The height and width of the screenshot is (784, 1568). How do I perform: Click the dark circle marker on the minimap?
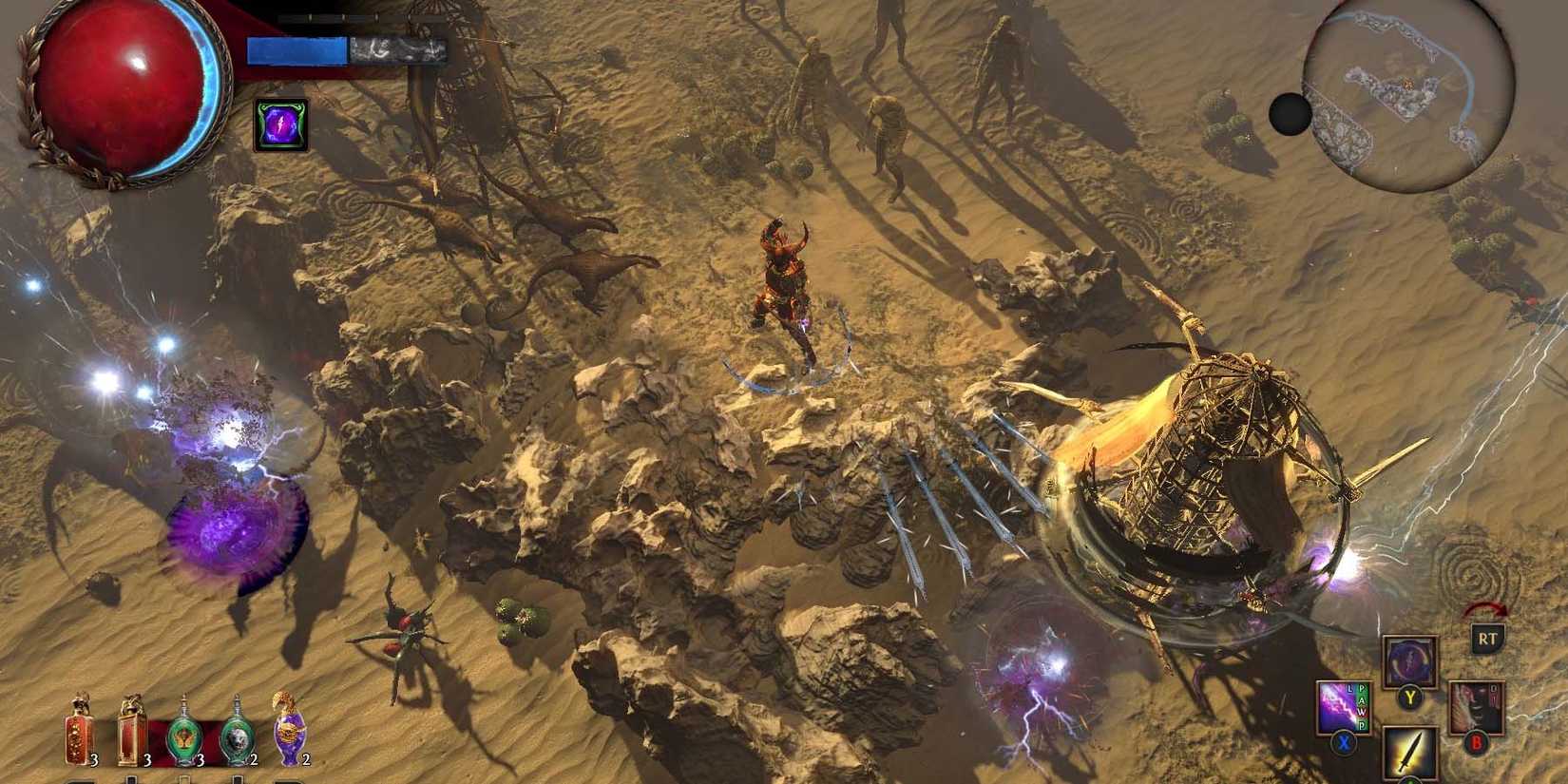(1290, 116)
